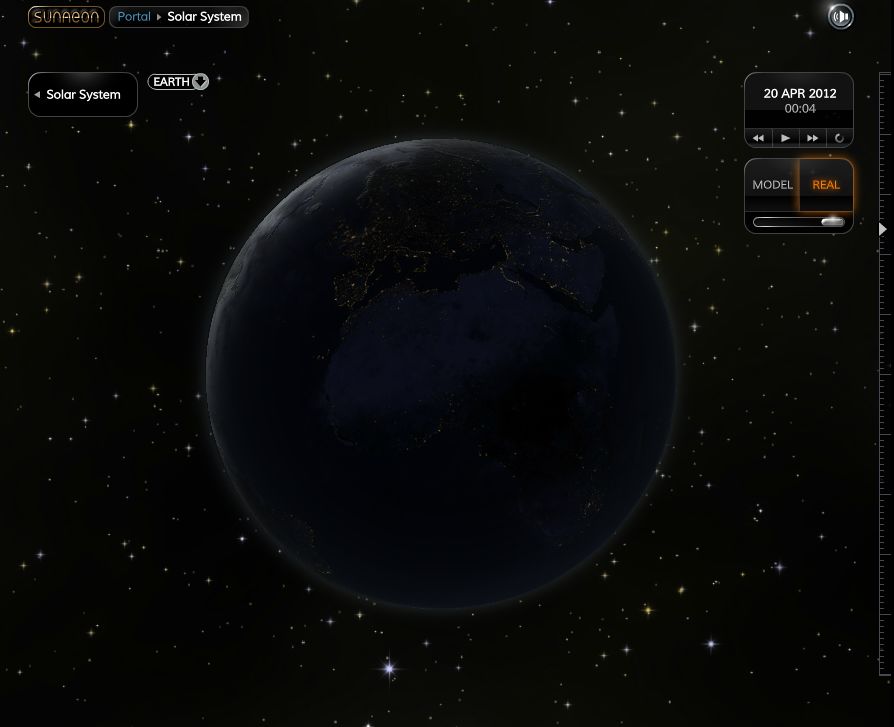
Task: Toggle the sound speaker icon
Action: 841,16
